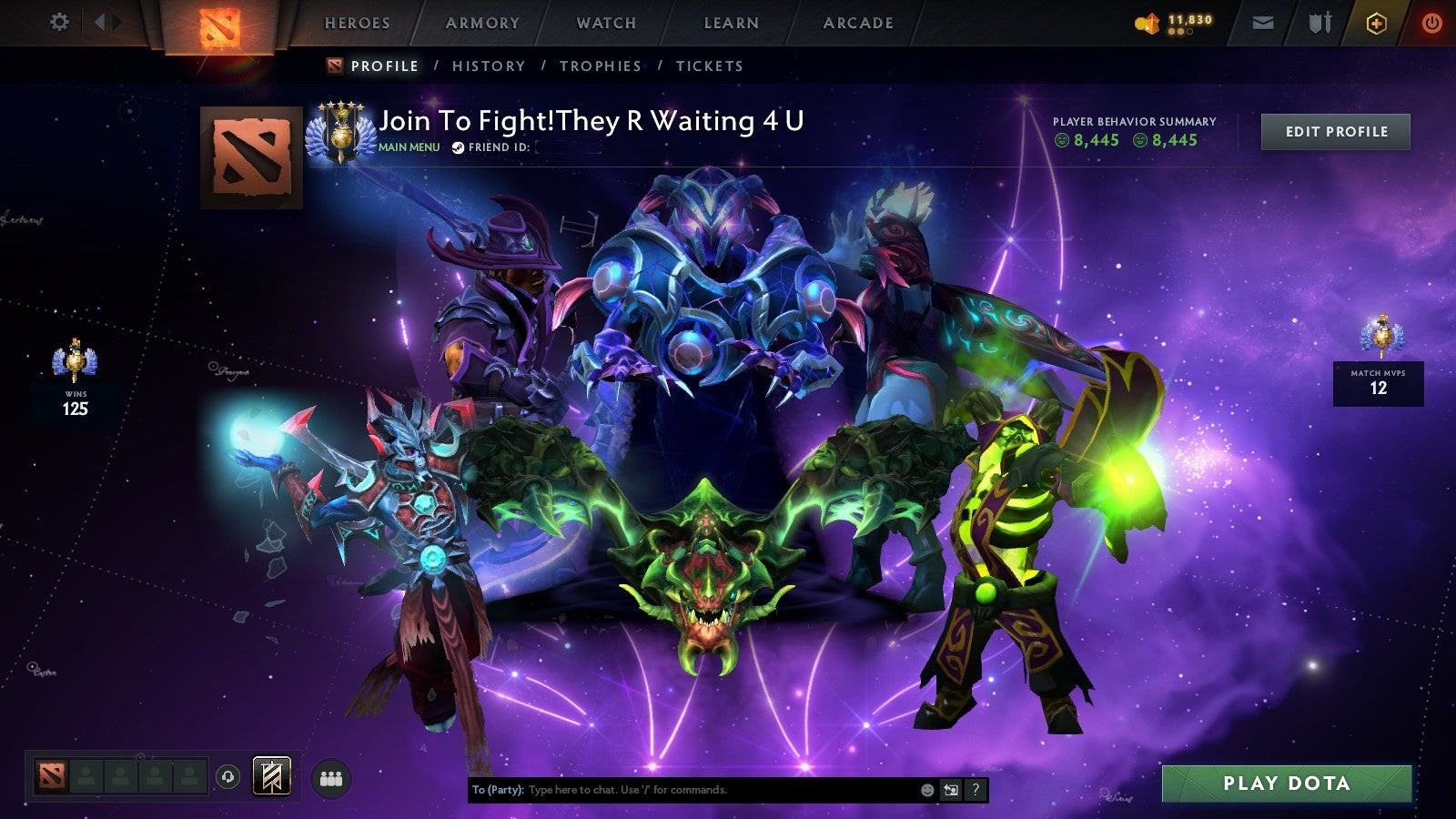Click the question mark help icon near chat
Screen dimensions: 1456x819
976,791
